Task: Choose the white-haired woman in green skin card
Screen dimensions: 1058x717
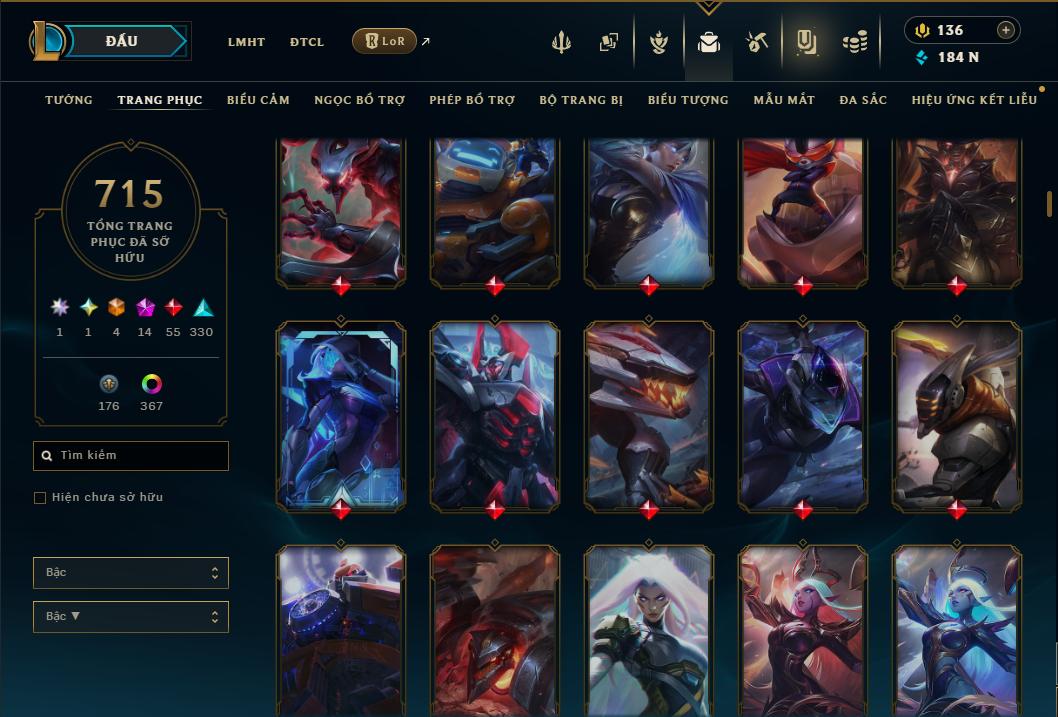Action: (649, 630)
